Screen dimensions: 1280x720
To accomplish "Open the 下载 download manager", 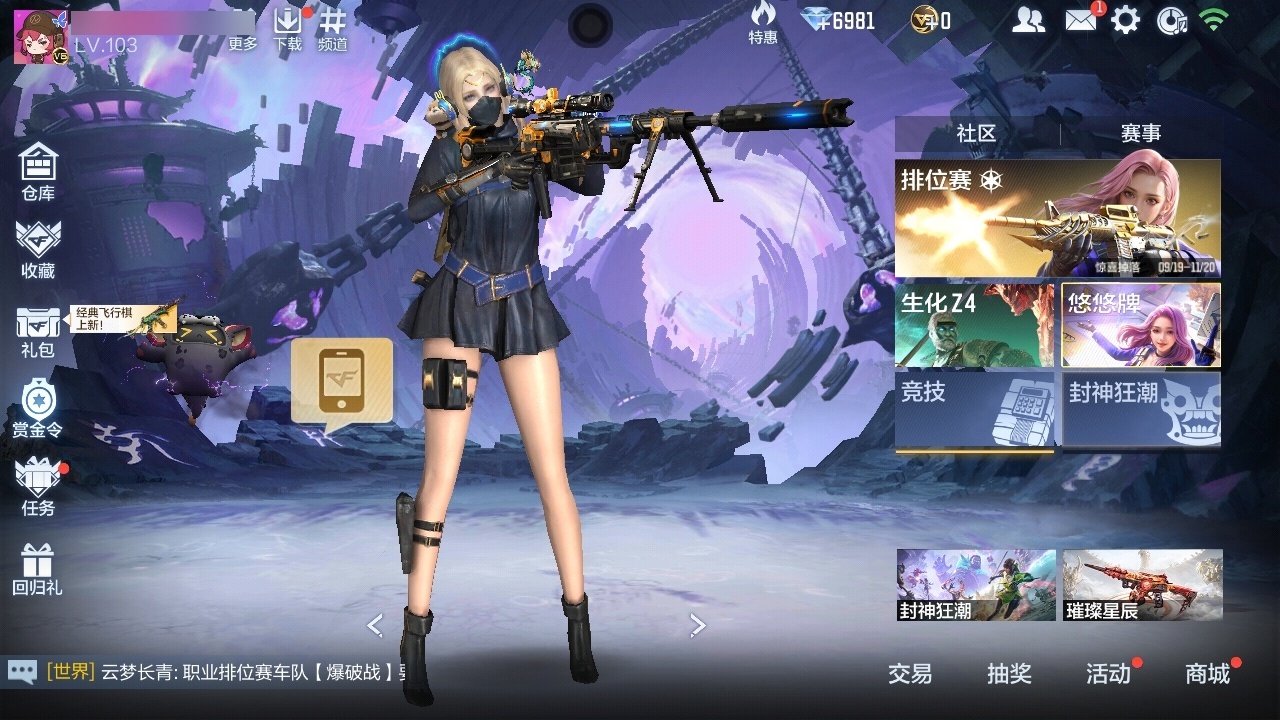I will [288, 28].
